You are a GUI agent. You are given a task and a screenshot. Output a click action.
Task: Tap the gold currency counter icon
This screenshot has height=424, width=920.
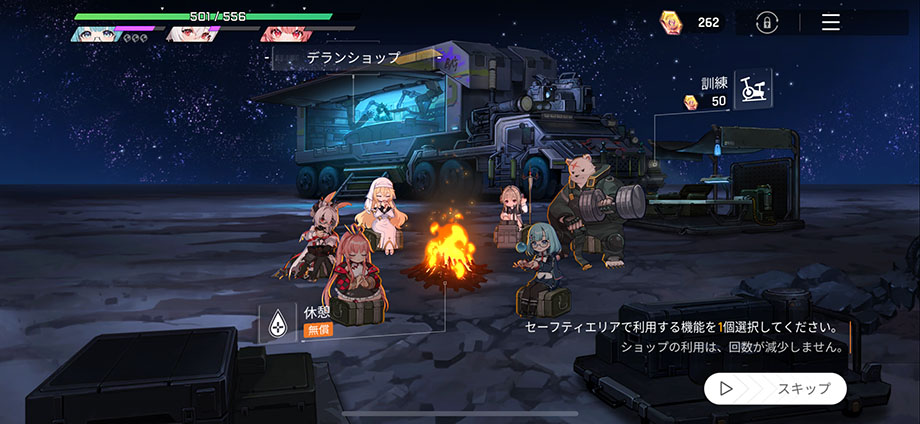pyautogui.click(x=671, y=22)
